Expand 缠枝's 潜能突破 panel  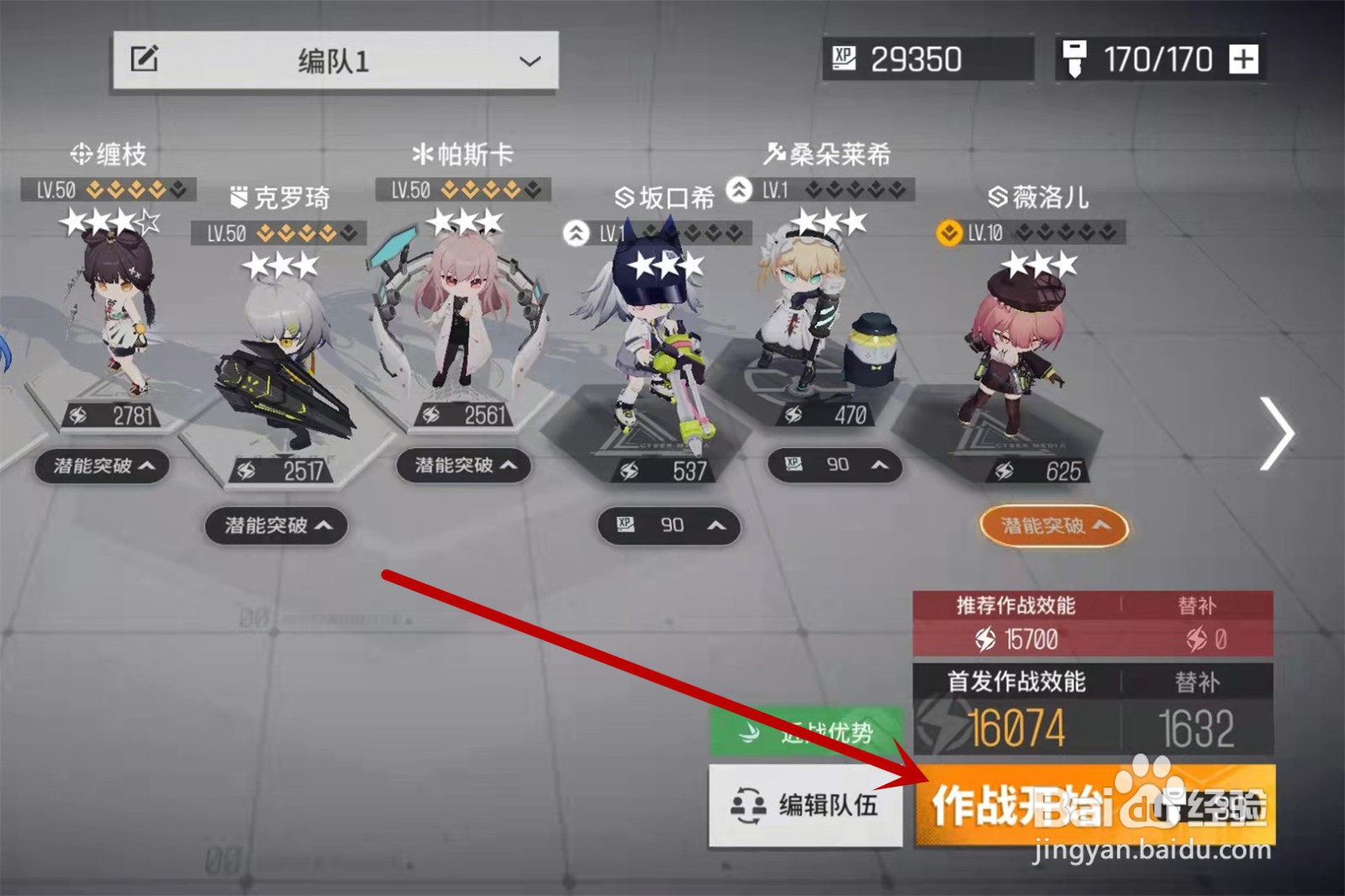point(103,467)
